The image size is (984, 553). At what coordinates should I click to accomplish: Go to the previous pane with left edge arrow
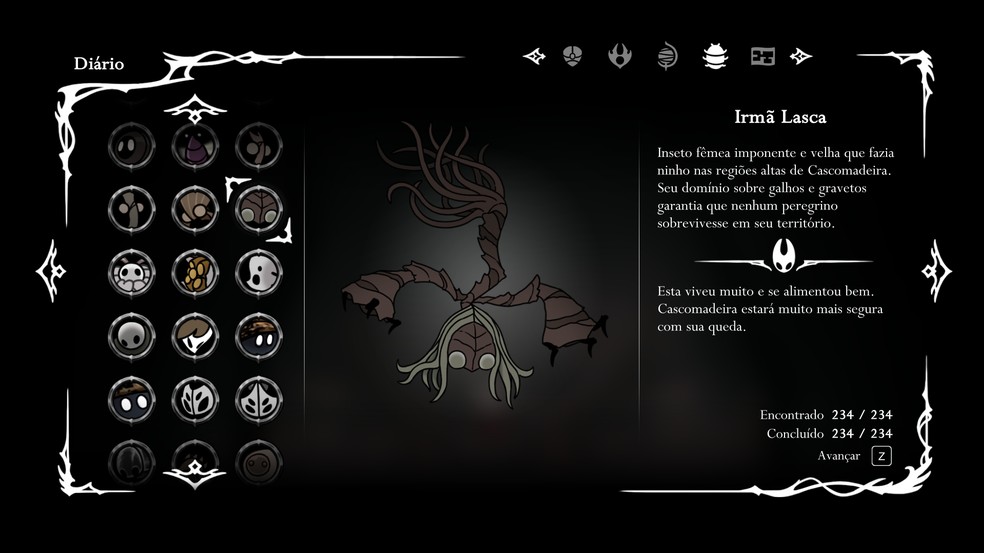tap(51, 270)
